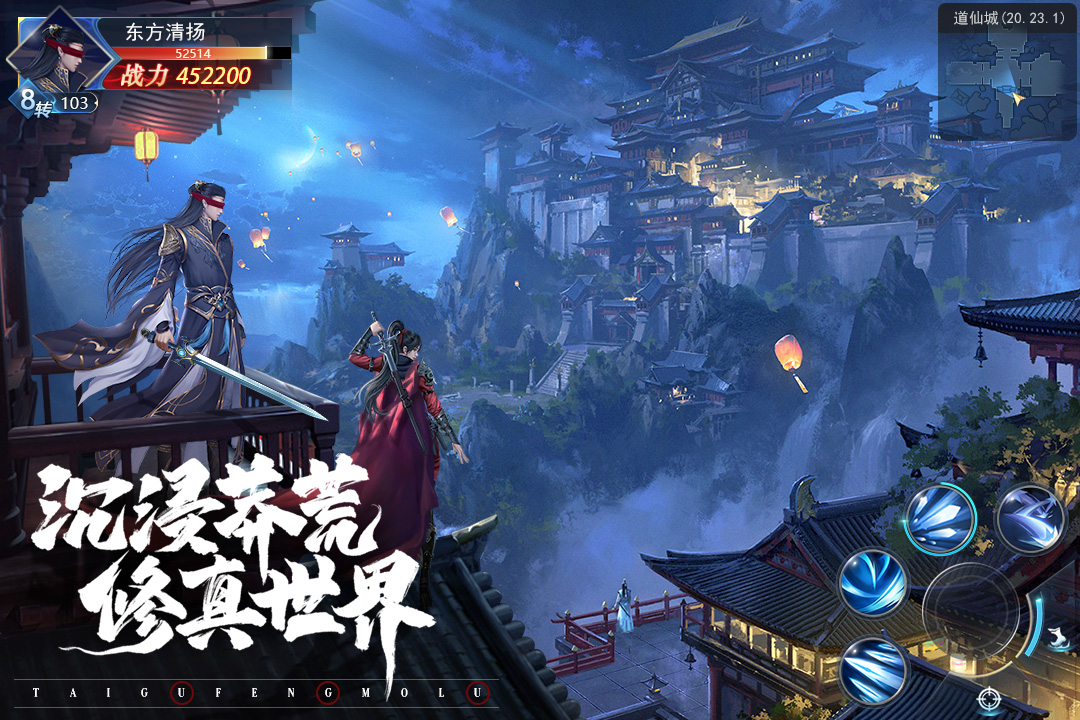This screenshot has width=1080, height=720.
Task: Activate the winged boot dash icon
Action: click(x=1059, y=636)
